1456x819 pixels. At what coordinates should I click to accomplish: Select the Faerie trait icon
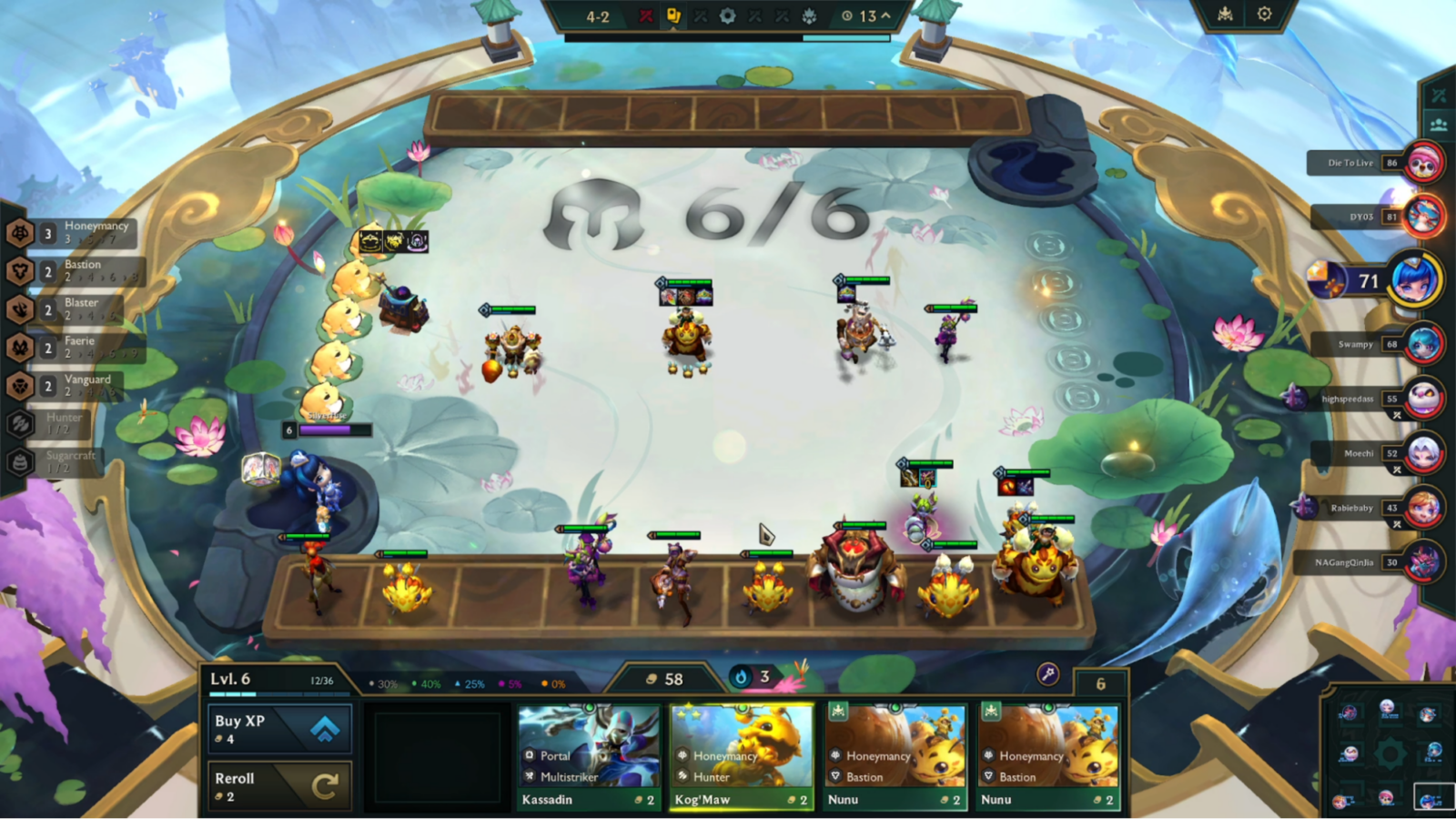coord(20,347)
